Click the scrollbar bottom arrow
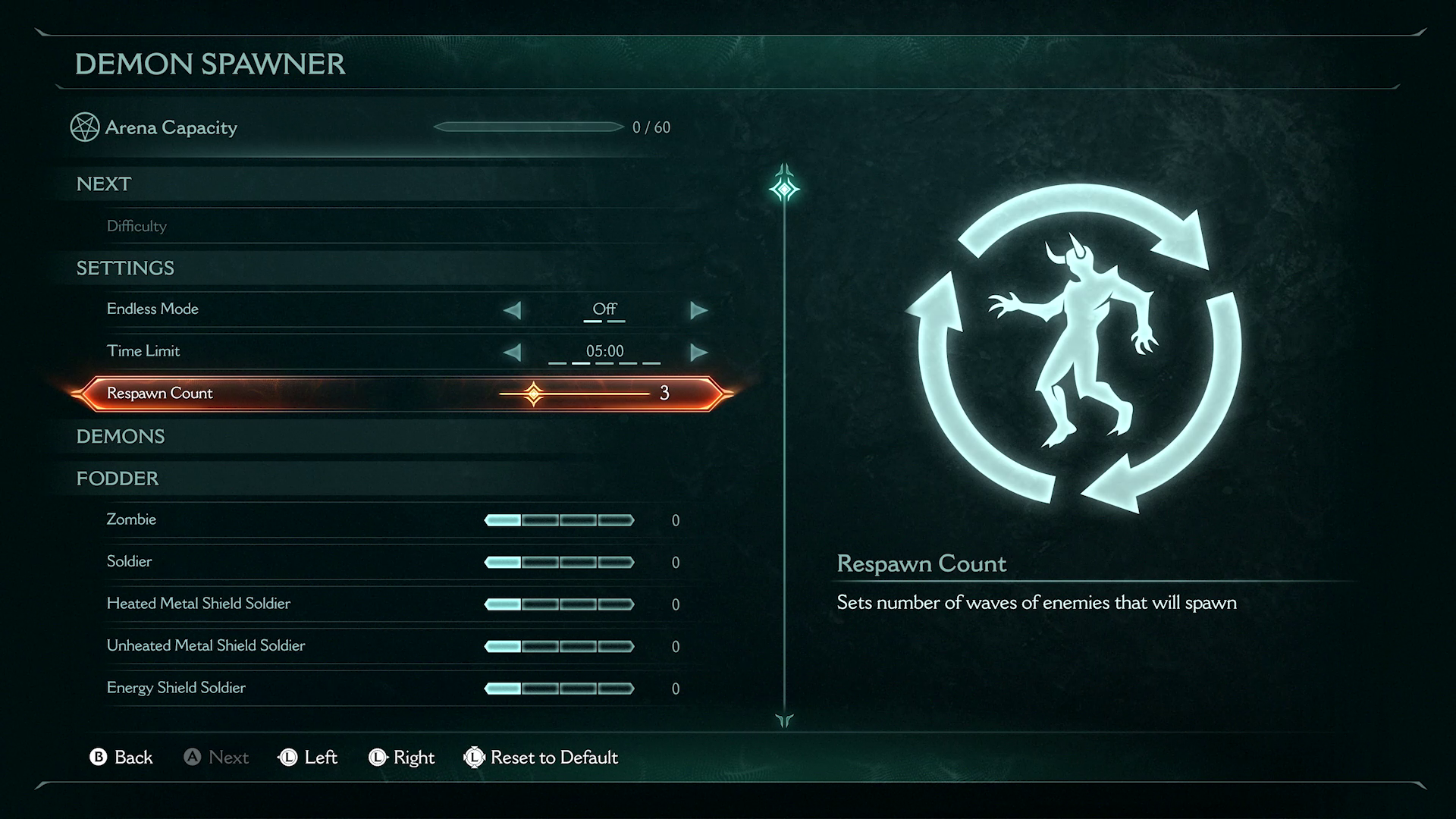Screen dimensions: 1456x819 pos(784,720)
